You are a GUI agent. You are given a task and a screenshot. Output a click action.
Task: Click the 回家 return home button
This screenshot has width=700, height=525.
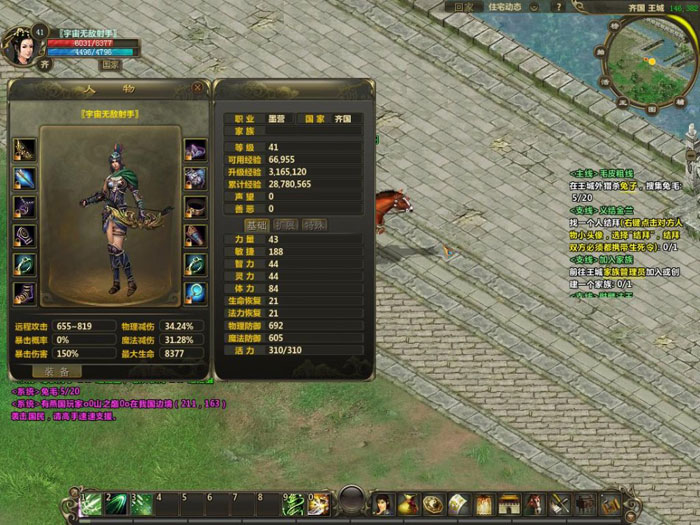pos(463,6)
